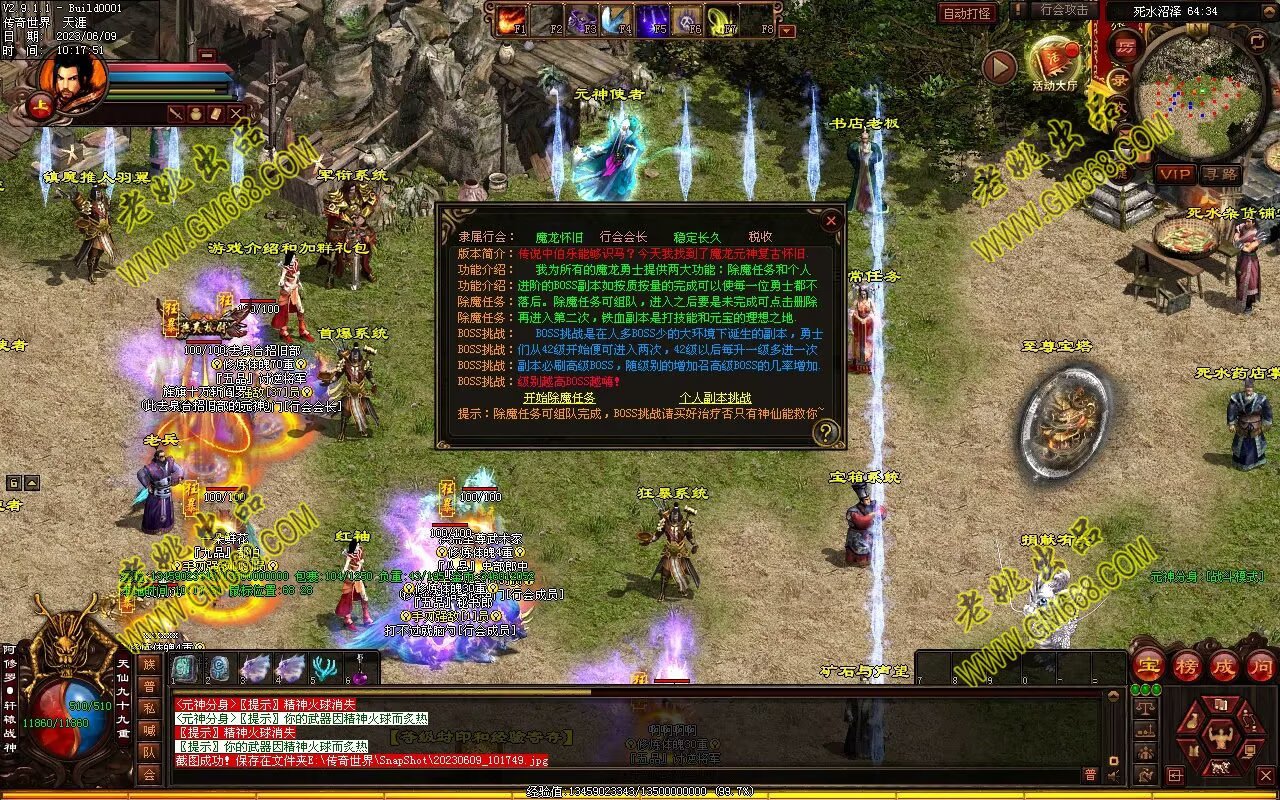
Task: Show the 榜 rankings button
Action: click(x=1187, y=666)
